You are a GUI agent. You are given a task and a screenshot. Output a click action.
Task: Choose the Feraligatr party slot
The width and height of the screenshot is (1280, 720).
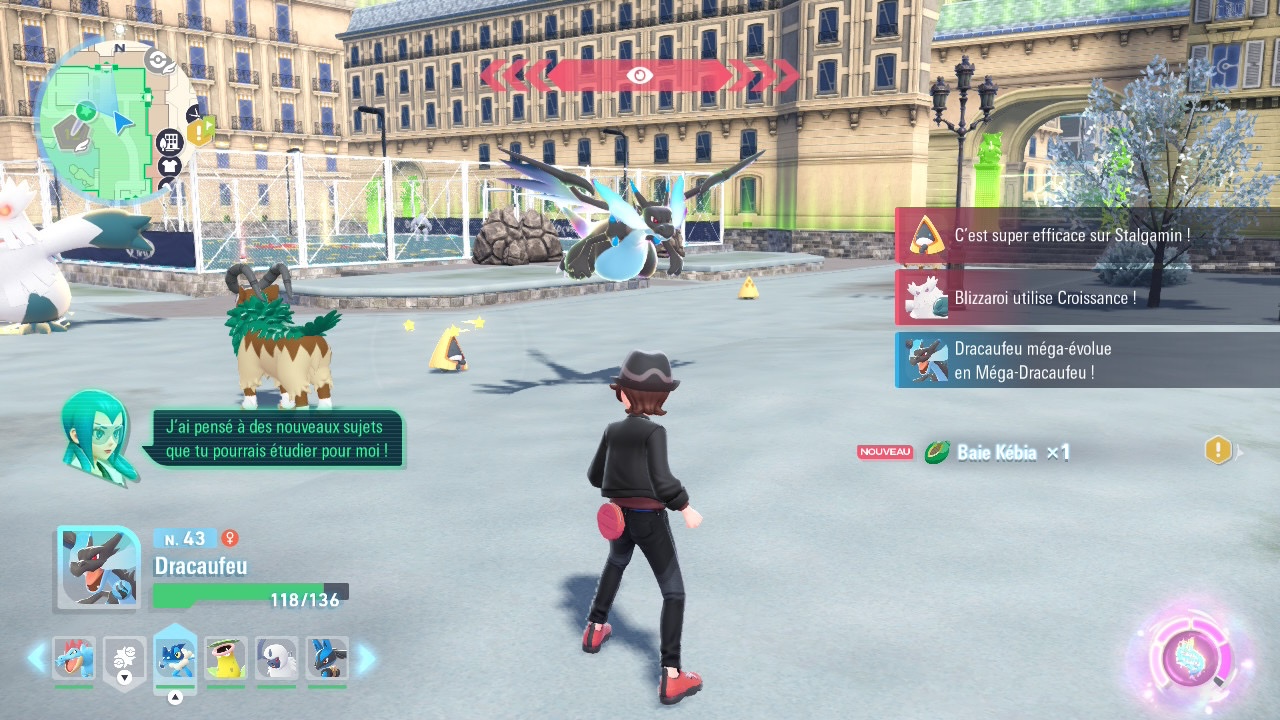(74, 659)
